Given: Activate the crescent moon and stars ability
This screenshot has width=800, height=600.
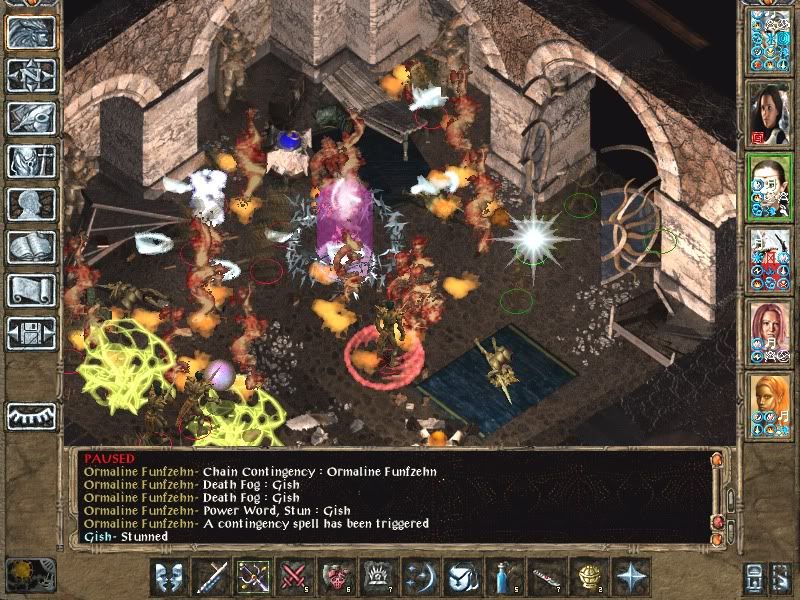Looking at the screenshot, I should [420, 576].
